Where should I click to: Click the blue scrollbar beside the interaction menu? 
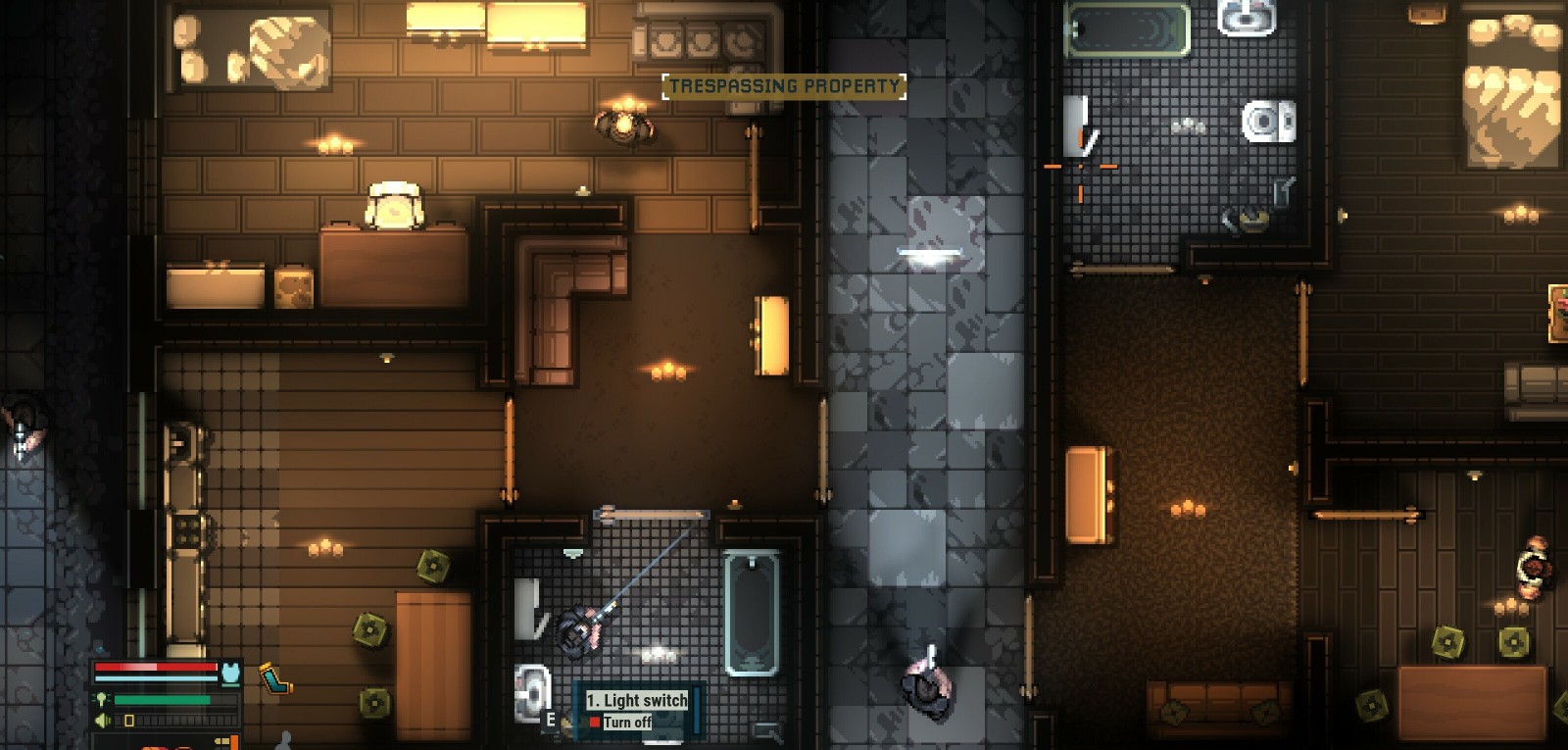[697, 709]
